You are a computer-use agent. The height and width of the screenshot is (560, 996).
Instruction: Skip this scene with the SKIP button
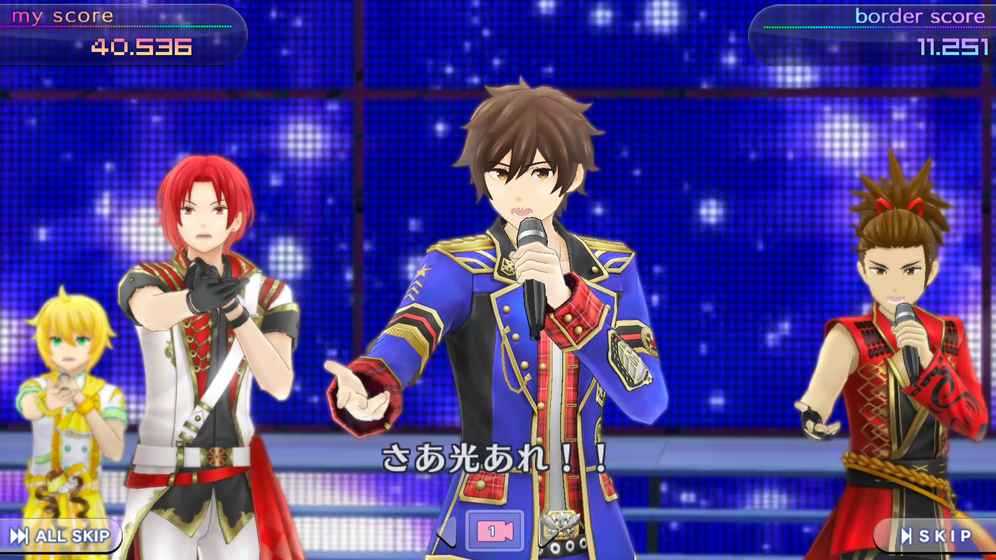tap(935, 537)
